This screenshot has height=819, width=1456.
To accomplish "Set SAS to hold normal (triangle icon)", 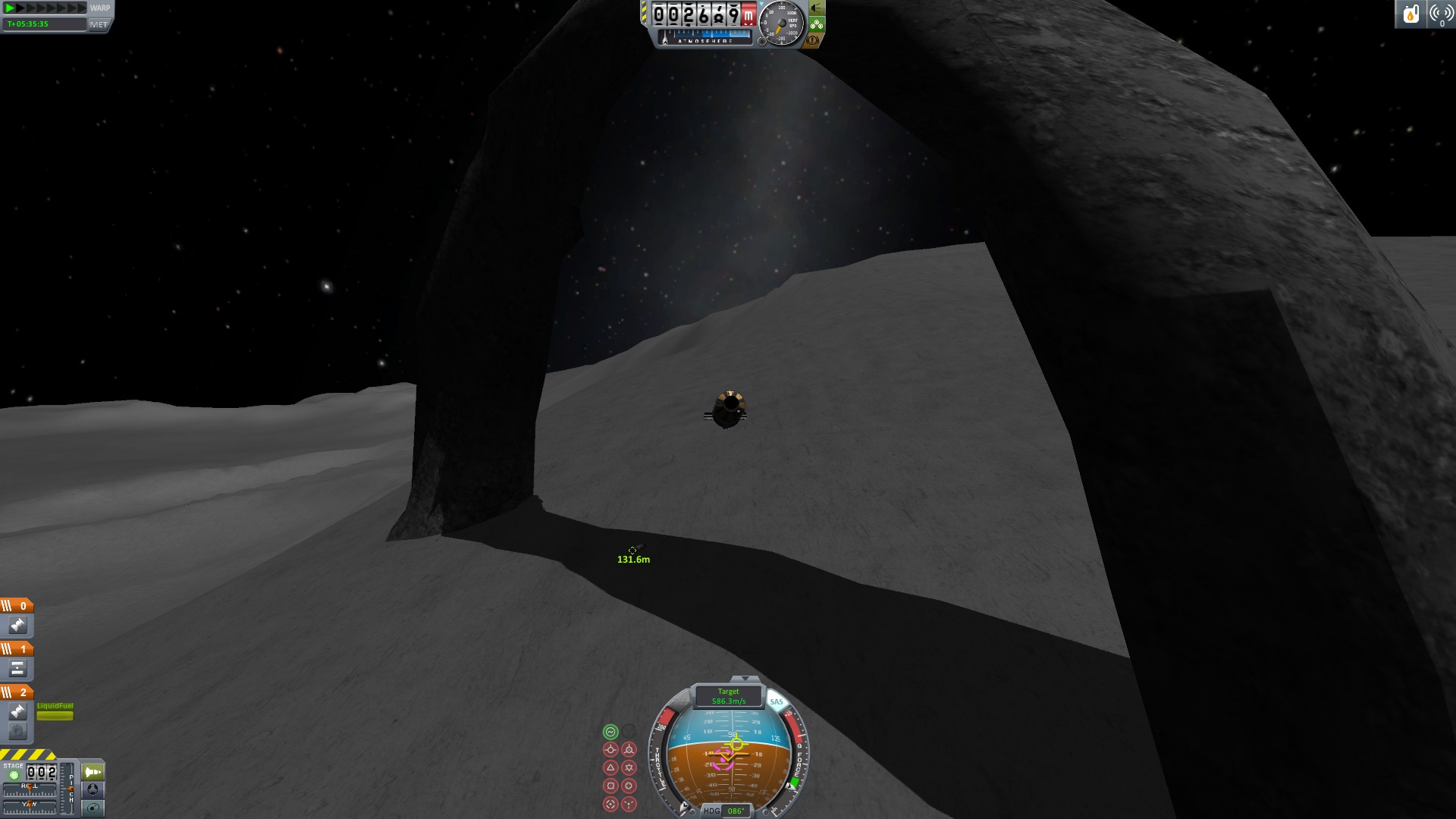I will coord(610,768).
